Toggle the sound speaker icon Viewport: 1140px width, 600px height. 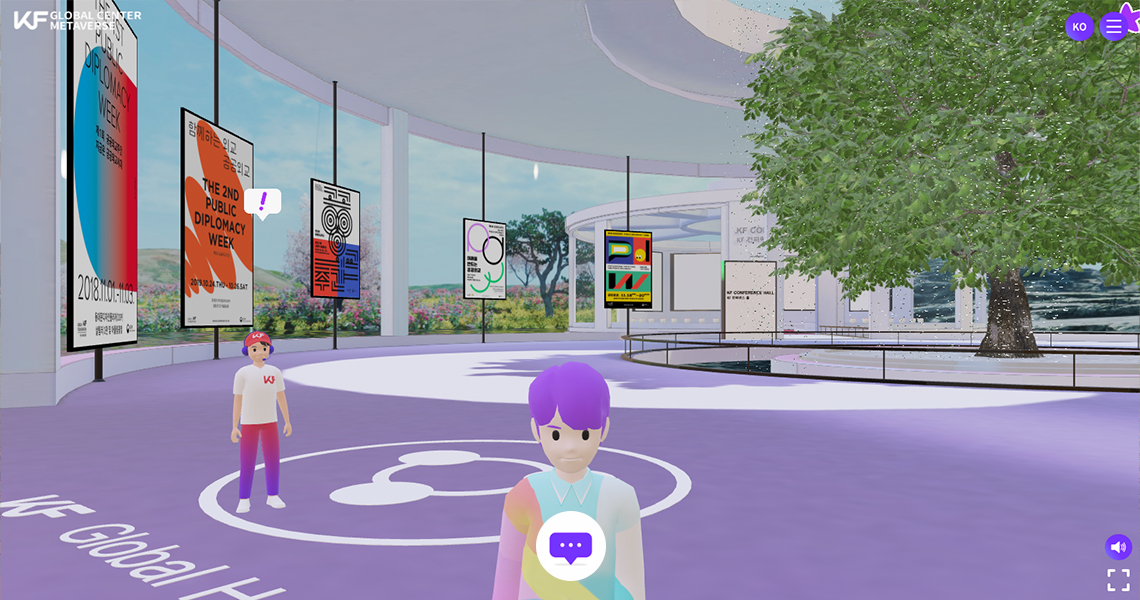pyautogui.click(x=1118, y=547)
